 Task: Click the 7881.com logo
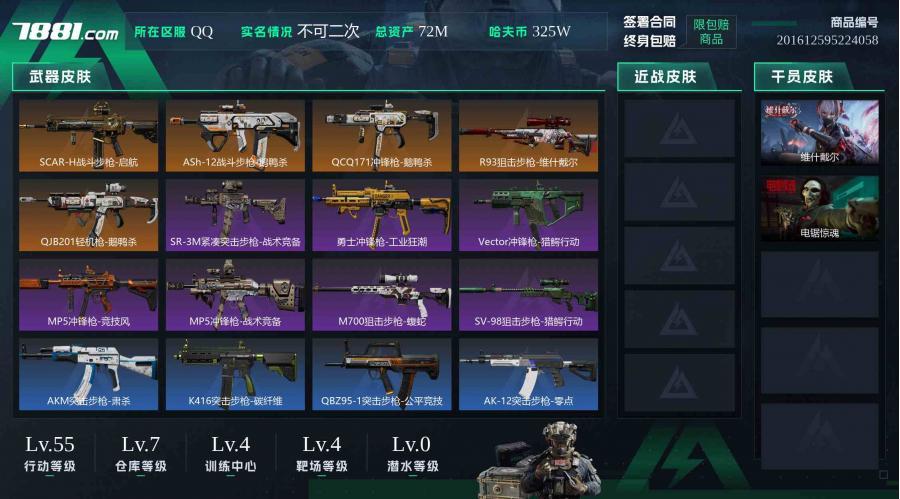[65, 31]
